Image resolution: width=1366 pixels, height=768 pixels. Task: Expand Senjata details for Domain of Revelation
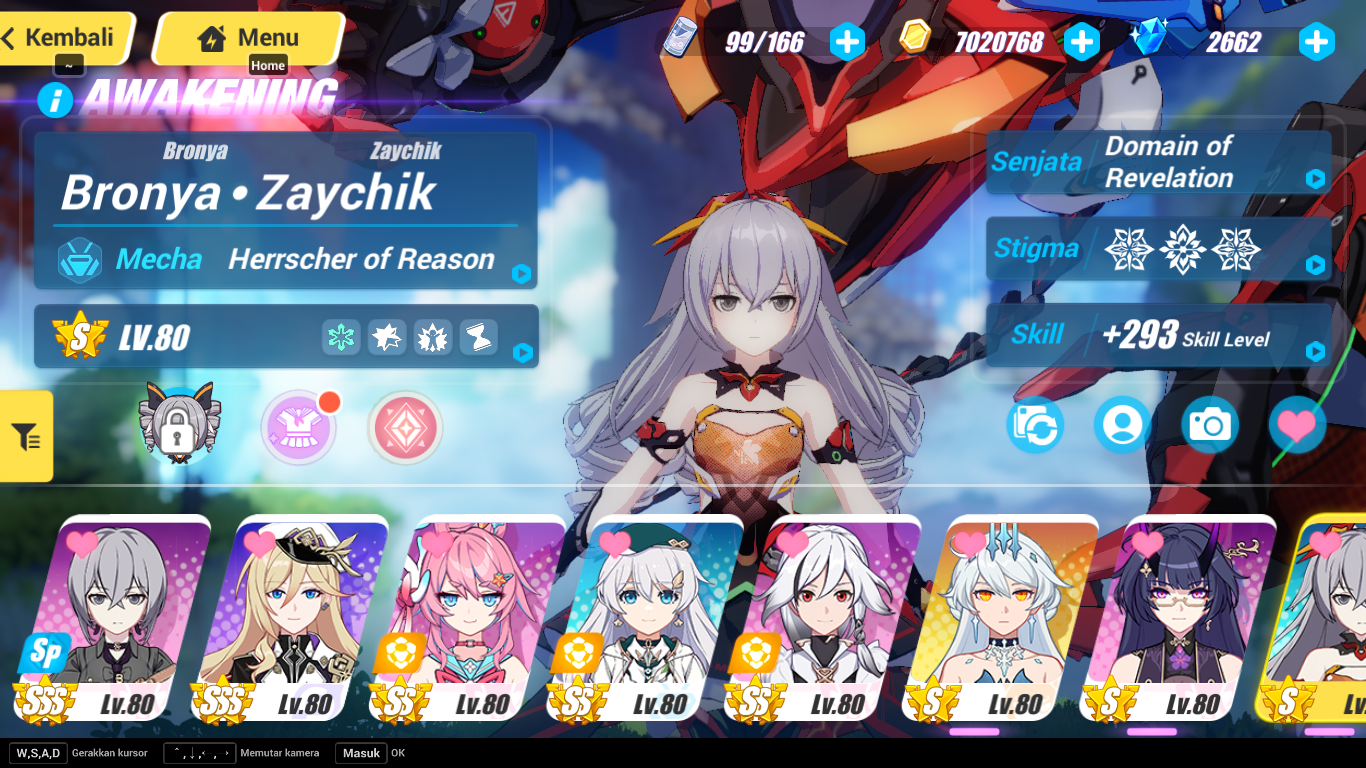pyautogui.click(x=1315, y=180)
